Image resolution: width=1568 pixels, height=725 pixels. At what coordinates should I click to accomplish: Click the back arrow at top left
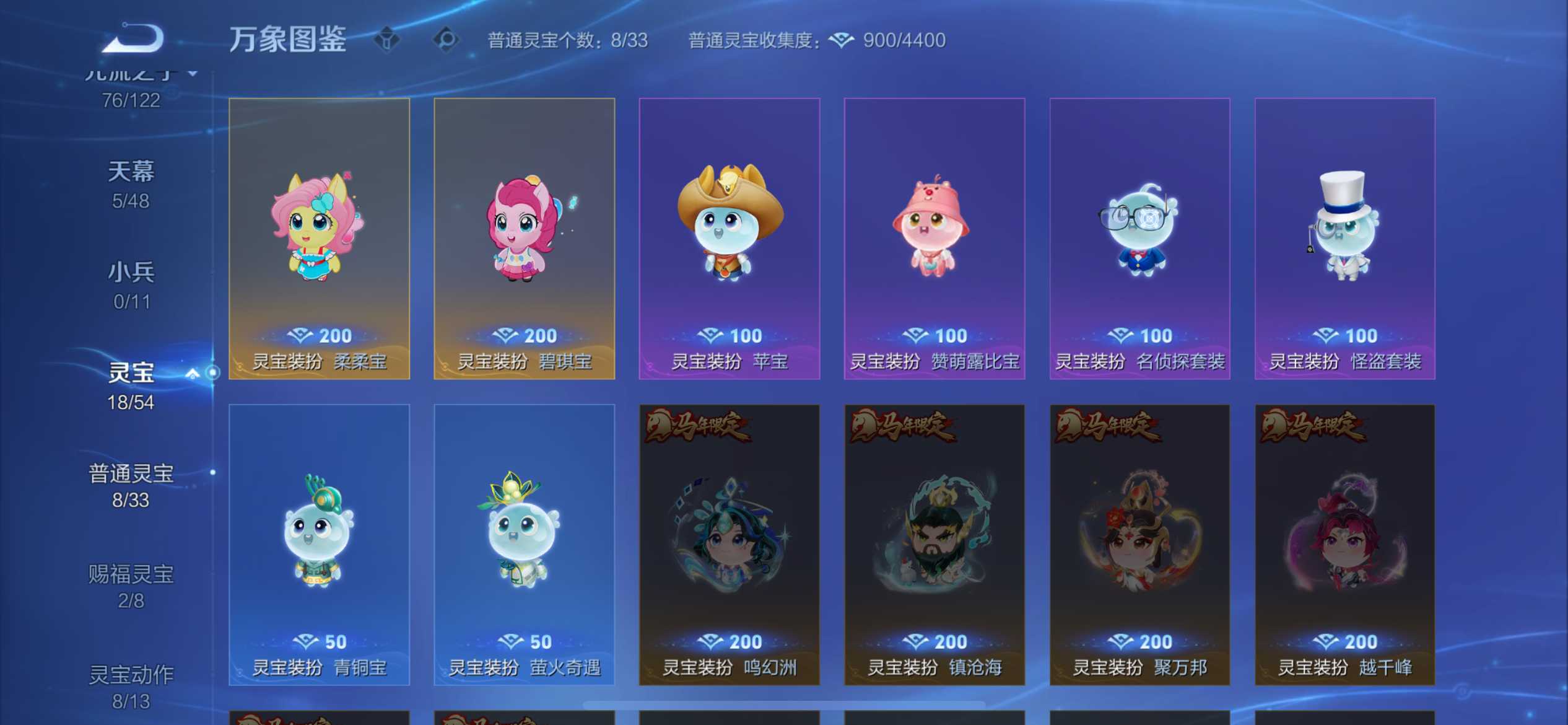[x=132, y=37]
